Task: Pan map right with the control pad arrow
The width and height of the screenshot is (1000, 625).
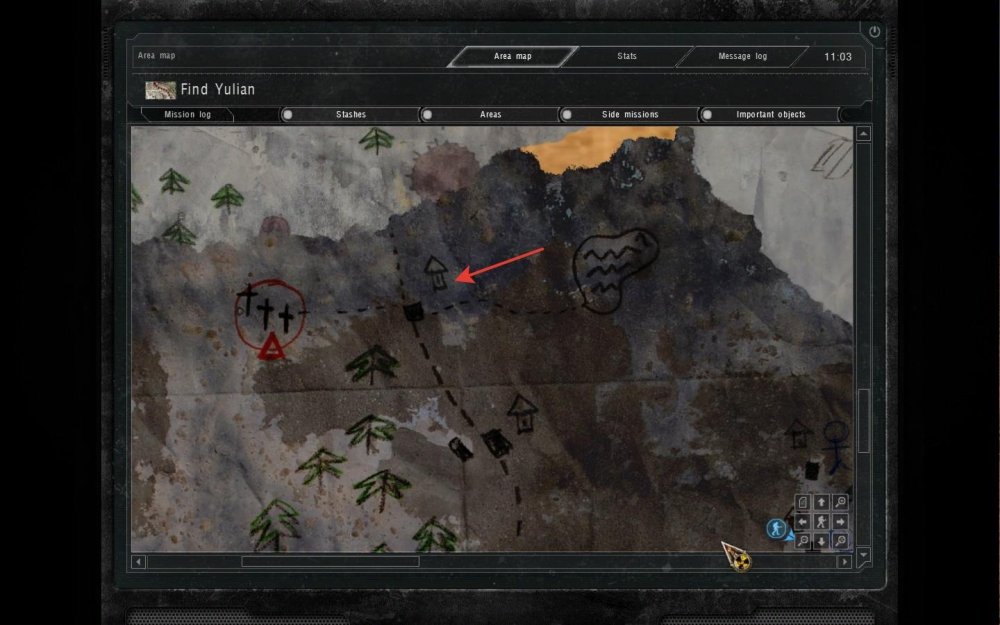Action: 840,522
